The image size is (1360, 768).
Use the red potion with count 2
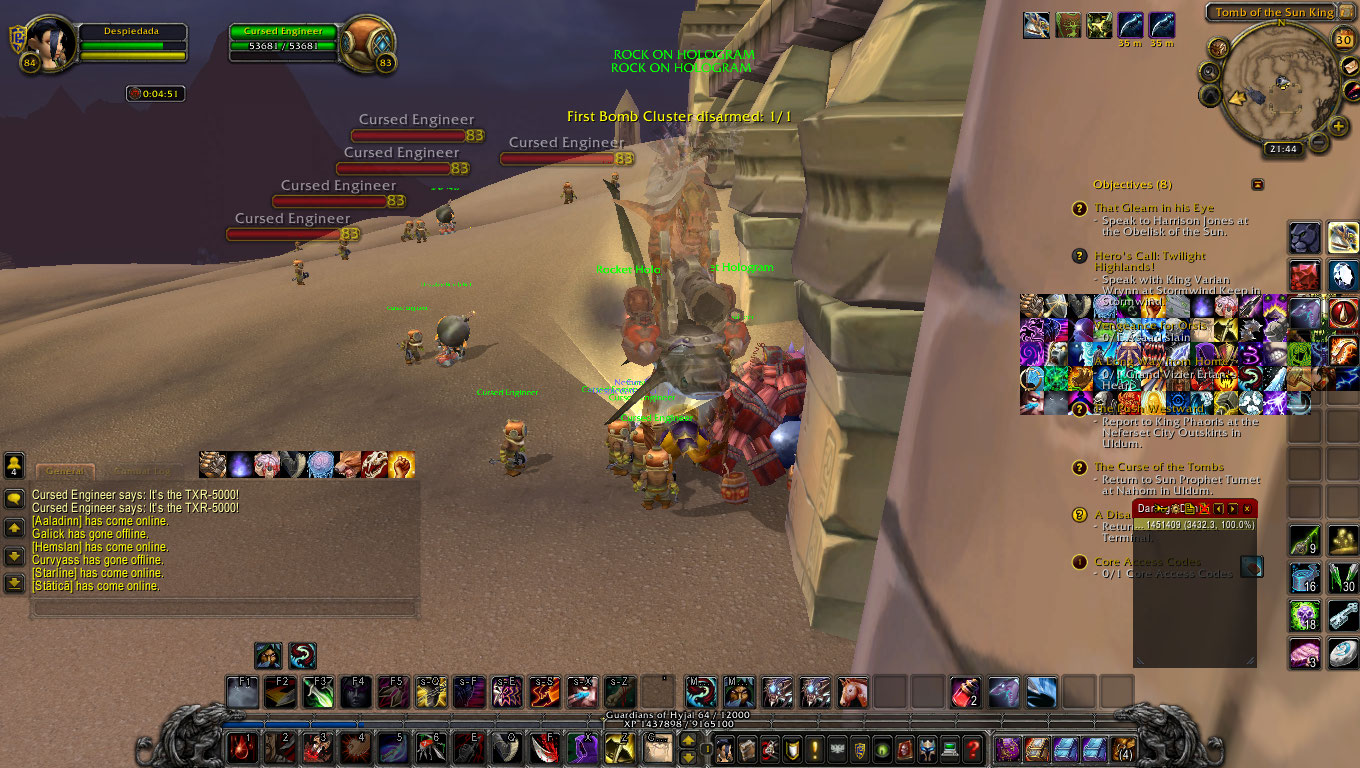(x=963, y=691)
